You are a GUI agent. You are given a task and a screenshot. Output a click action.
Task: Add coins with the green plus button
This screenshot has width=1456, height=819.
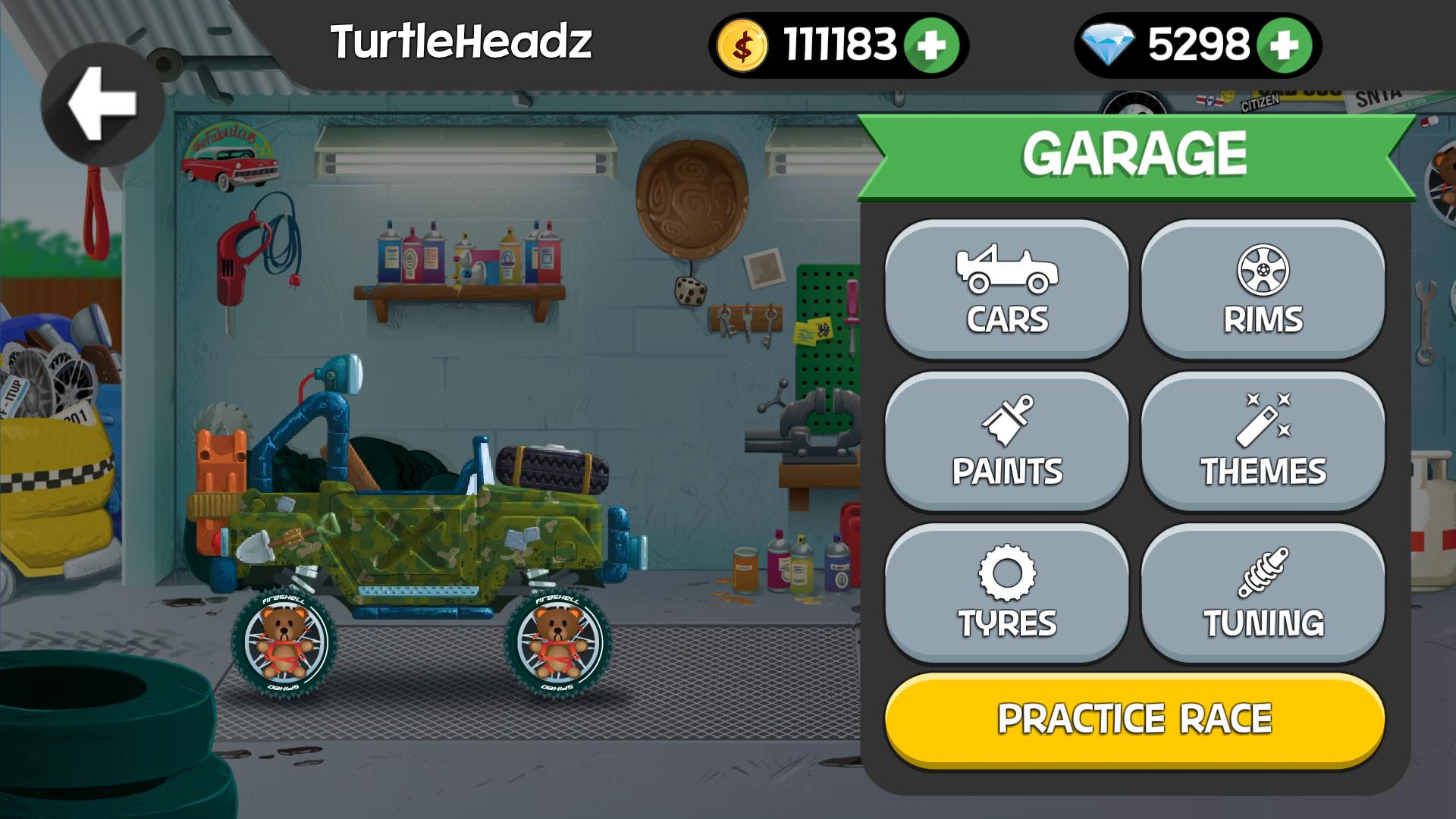click(930, 44)
